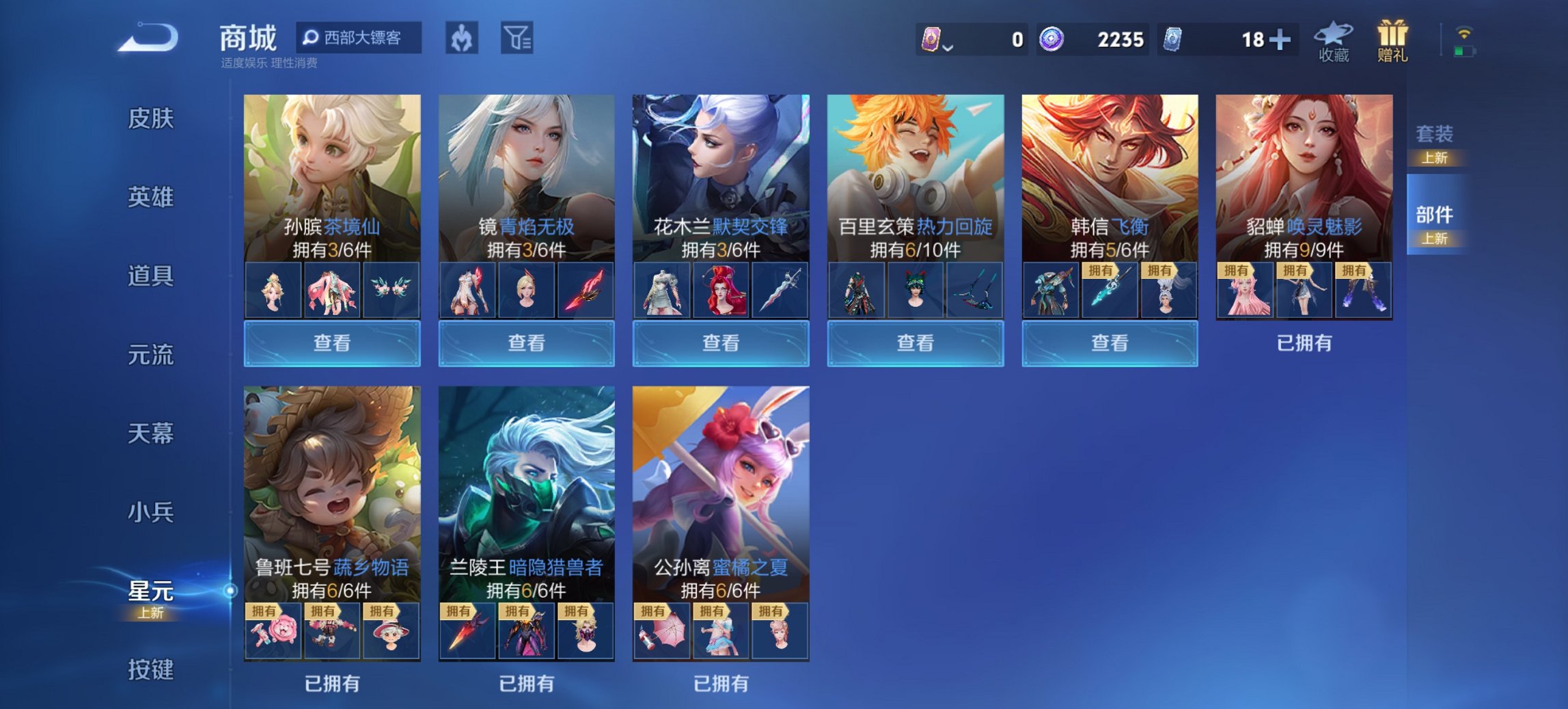1568x709 pixels.
Task: Expand the dropdown chevron next to the point-coupon balance
Action: 949,46
